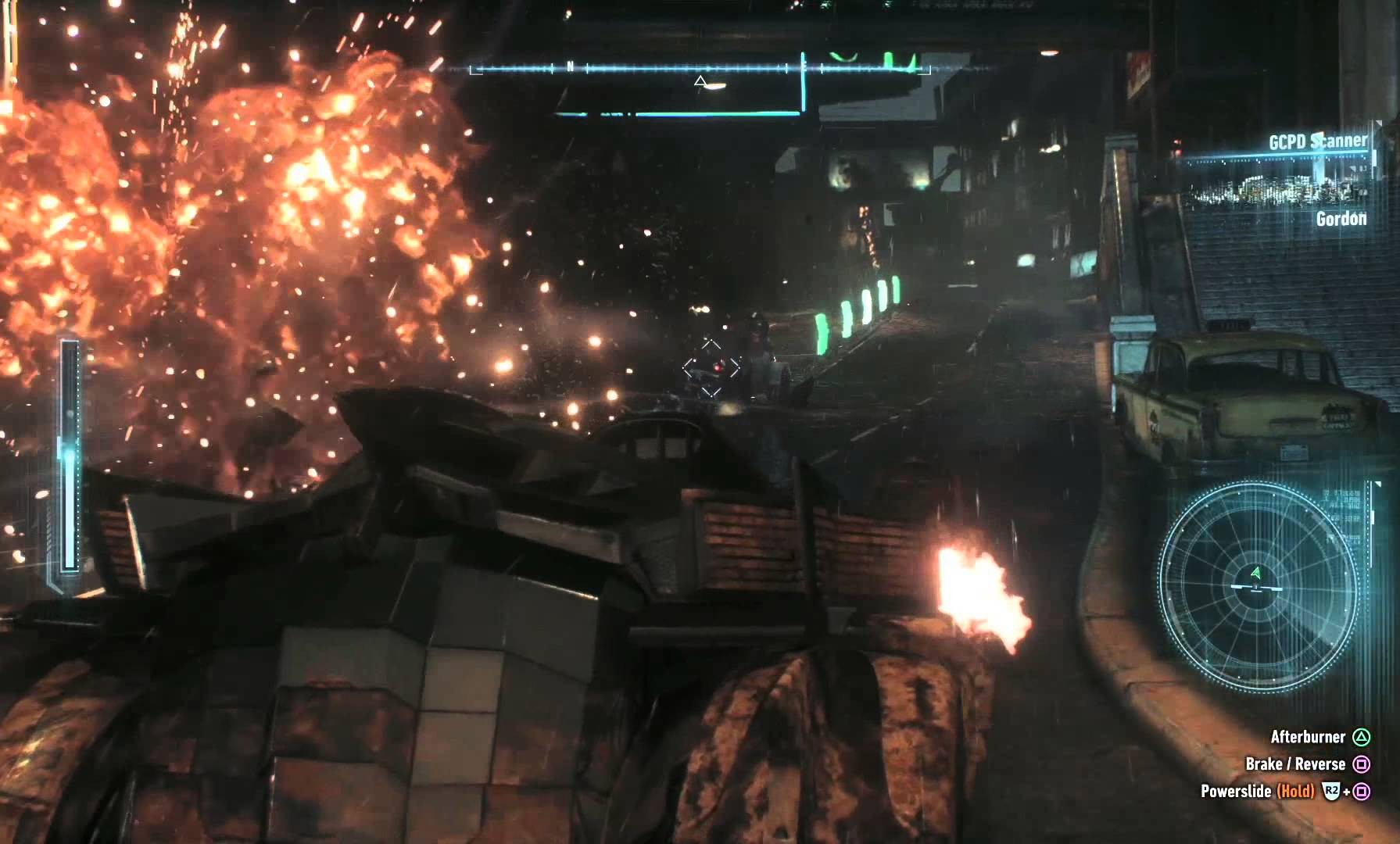Click the circular radar minimap
1400x844 pixels.
pos(1256,585)
